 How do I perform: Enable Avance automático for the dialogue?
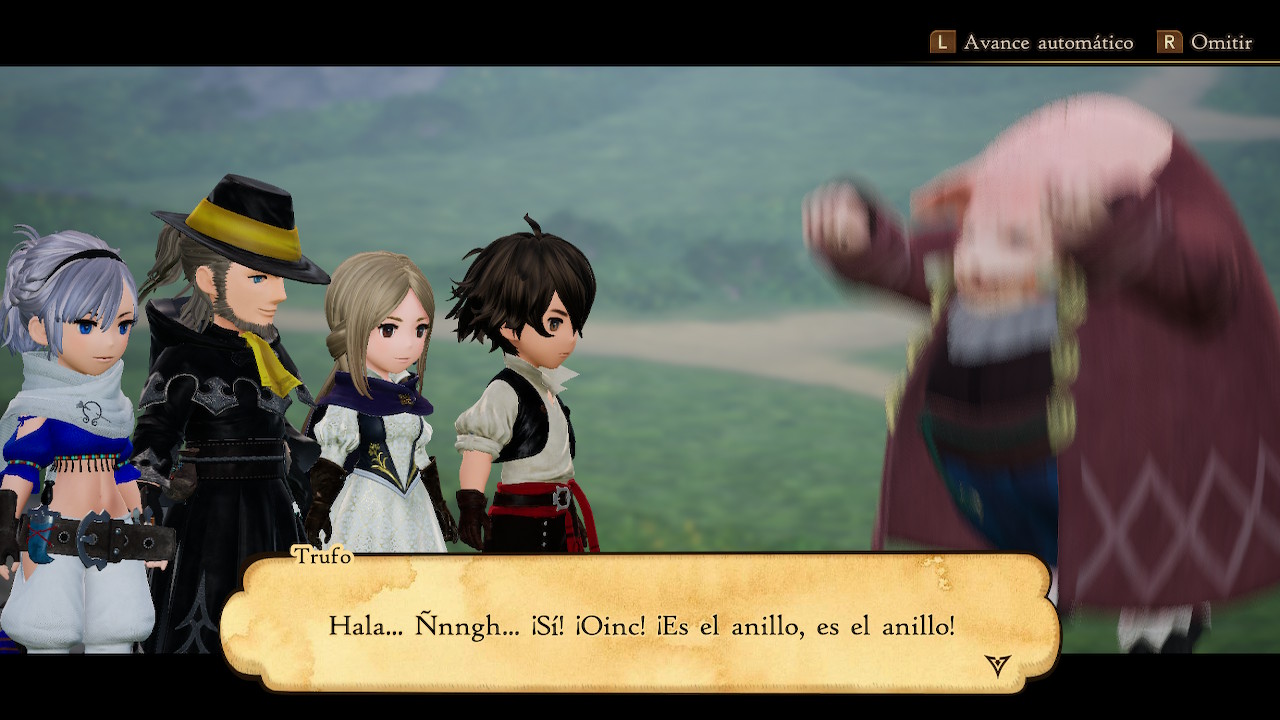coord(1032,42)
